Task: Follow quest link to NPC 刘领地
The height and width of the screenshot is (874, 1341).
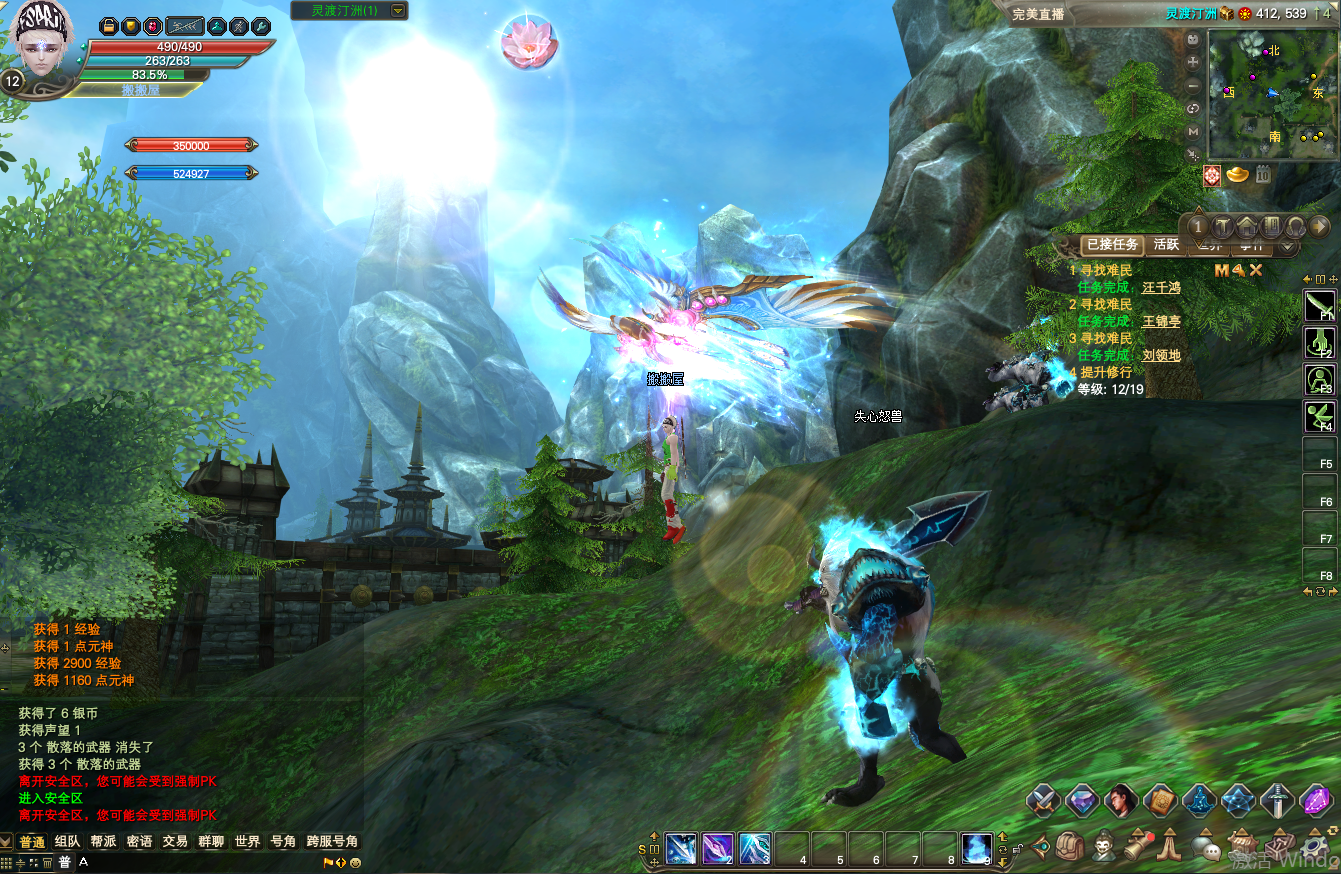Action: pyautogui.click(x=1161, y=355)
